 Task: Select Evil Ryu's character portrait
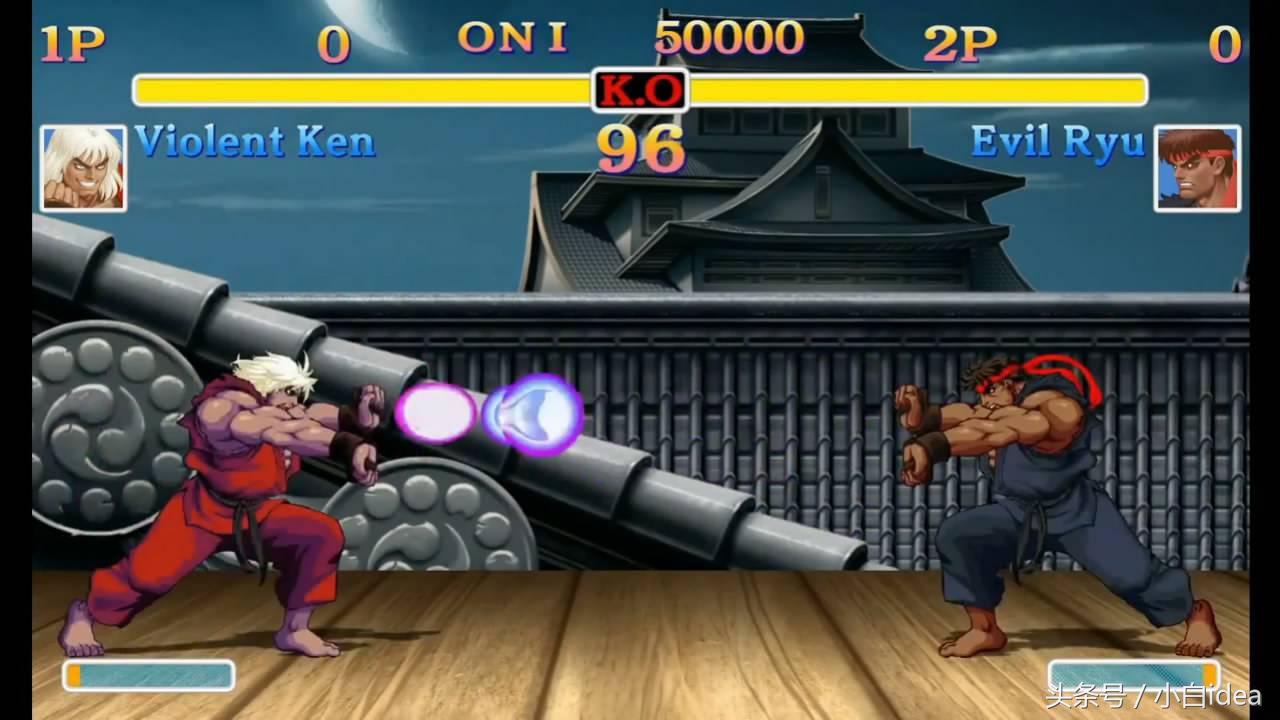coord(1197,168)
